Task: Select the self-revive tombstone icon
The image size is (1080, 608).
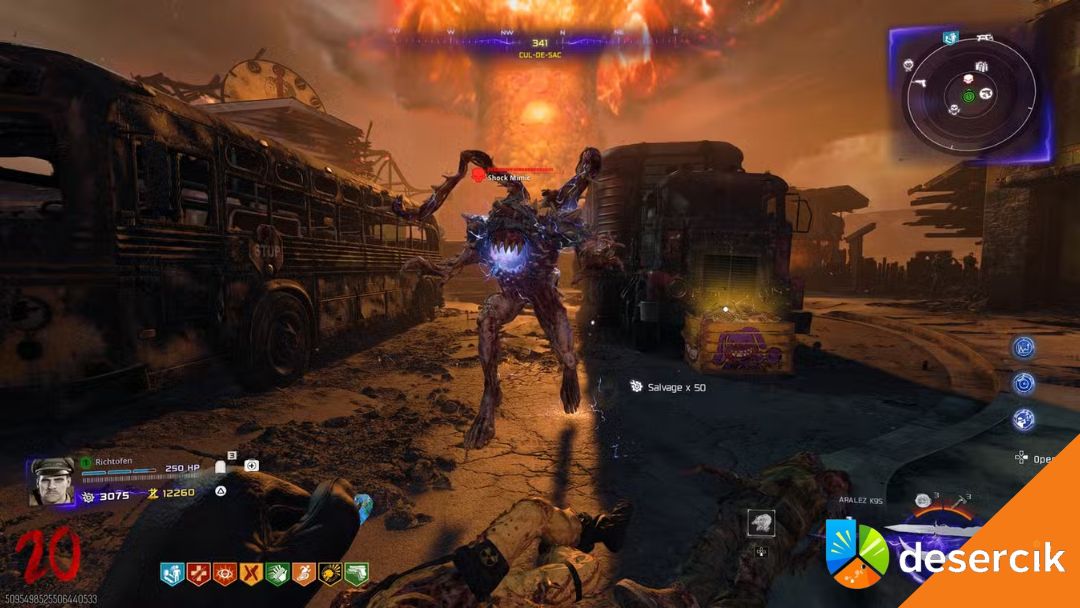Action: 221,466
